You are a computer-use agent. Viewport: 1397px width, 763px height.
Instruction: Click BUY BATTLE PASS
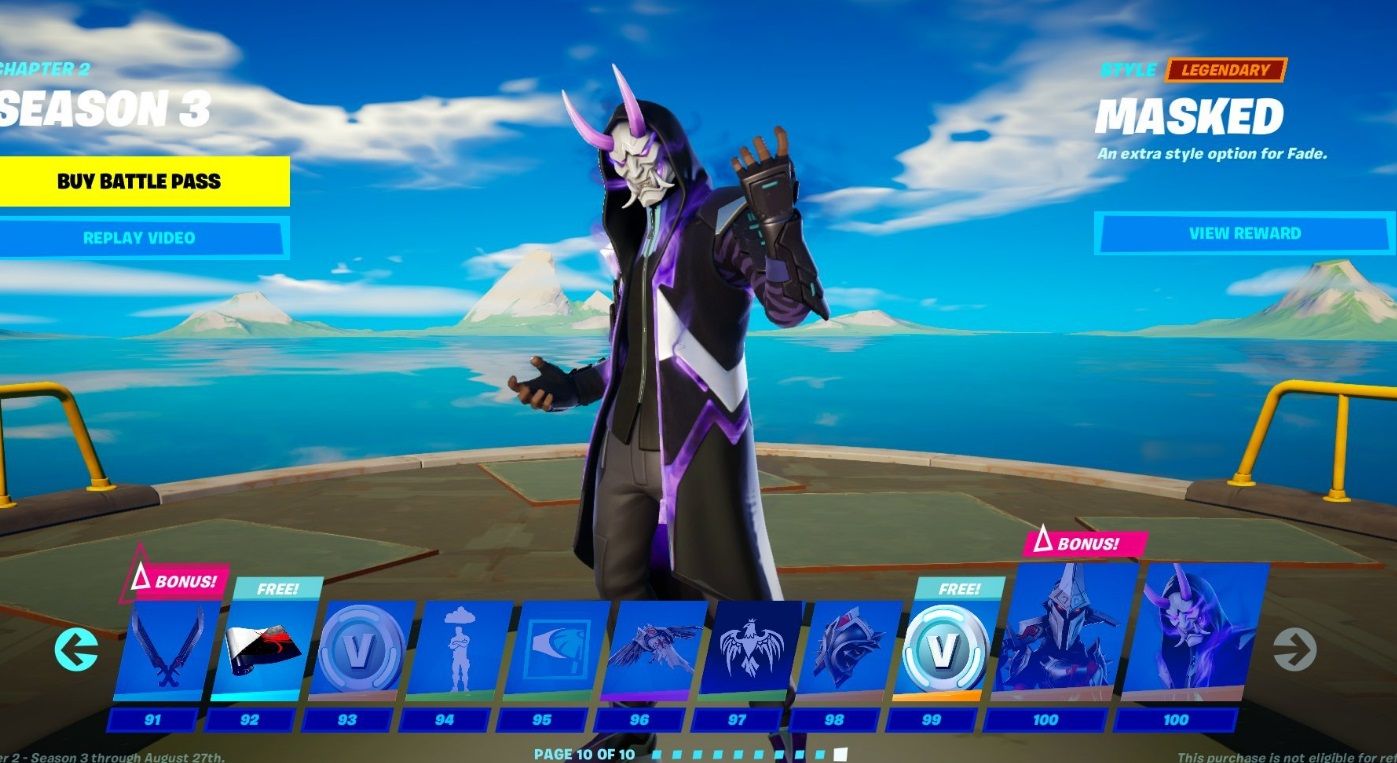pyautogui.click(x=145, y=182)
